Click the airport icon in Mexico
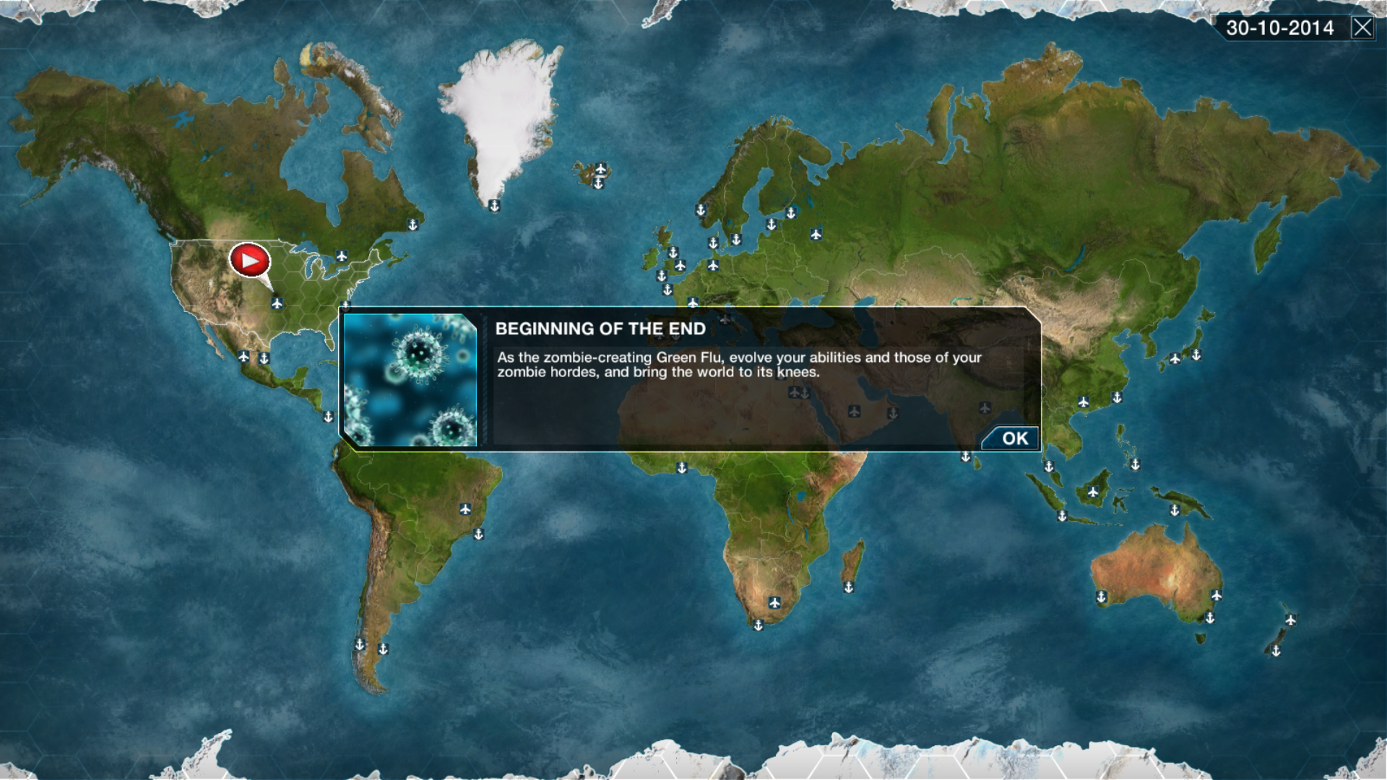1387x780 pixels. (x=243, y=358)
